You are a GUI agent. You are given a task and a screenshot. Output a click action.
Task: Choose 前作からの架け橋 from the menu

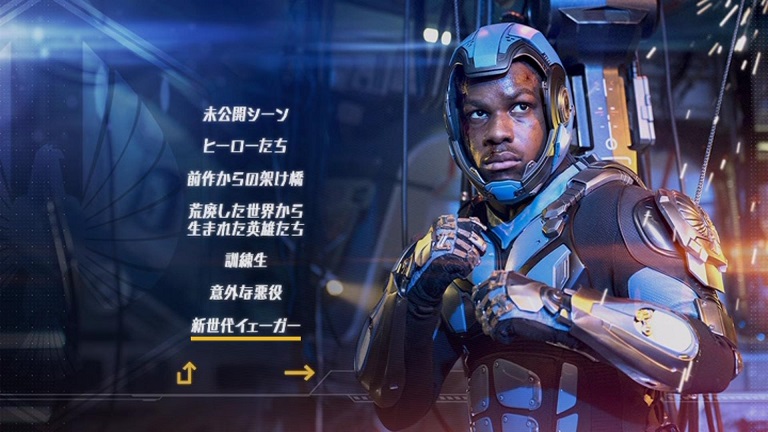click(x=245, y=179)
